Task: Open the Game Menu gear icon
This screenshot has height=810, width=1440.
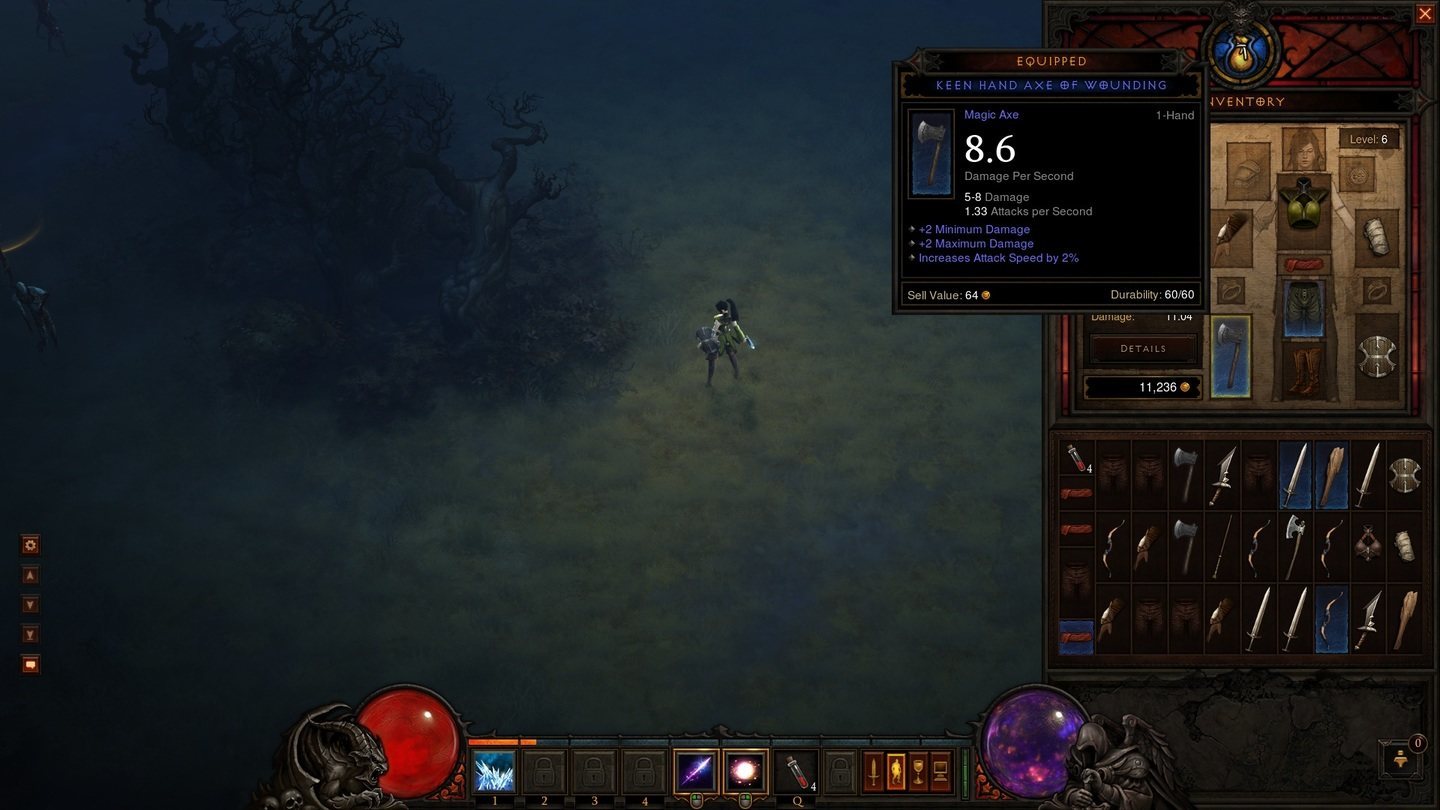Action: (x=30, y=544)
